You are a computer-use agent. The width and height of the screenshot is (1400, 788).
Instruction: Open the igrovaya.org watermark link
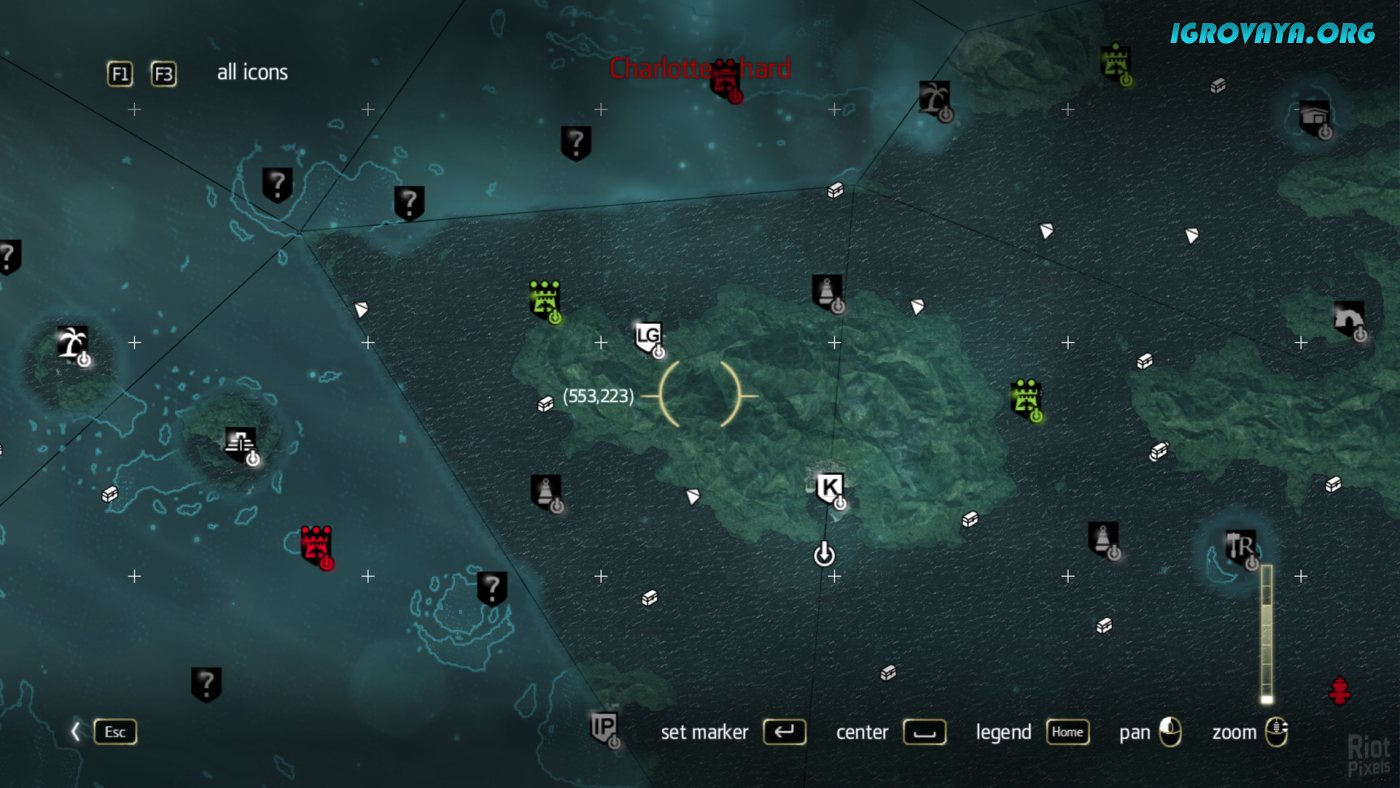(x=1272, y=33)
